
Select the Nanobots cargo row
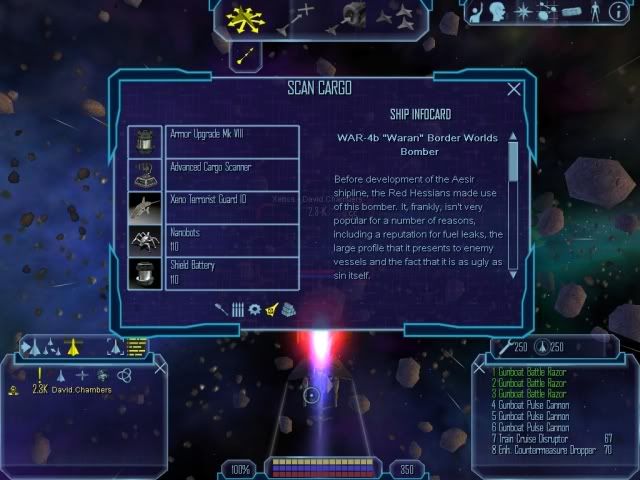click(x=231, y=239)
